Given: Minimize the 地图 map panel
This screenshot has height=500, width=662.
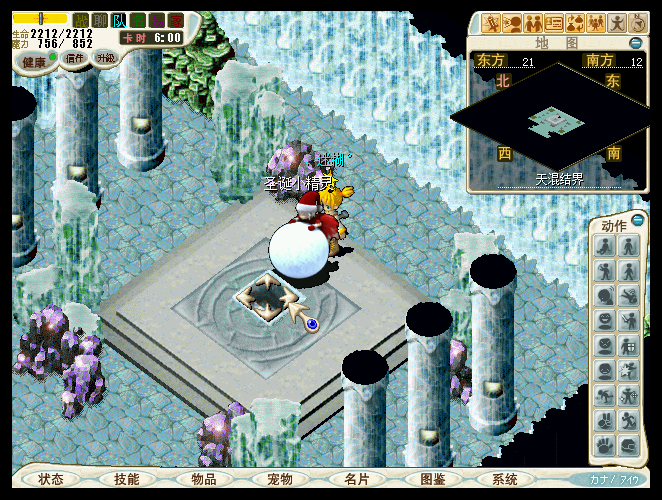Looking at the screenshot, I should 636,43.
